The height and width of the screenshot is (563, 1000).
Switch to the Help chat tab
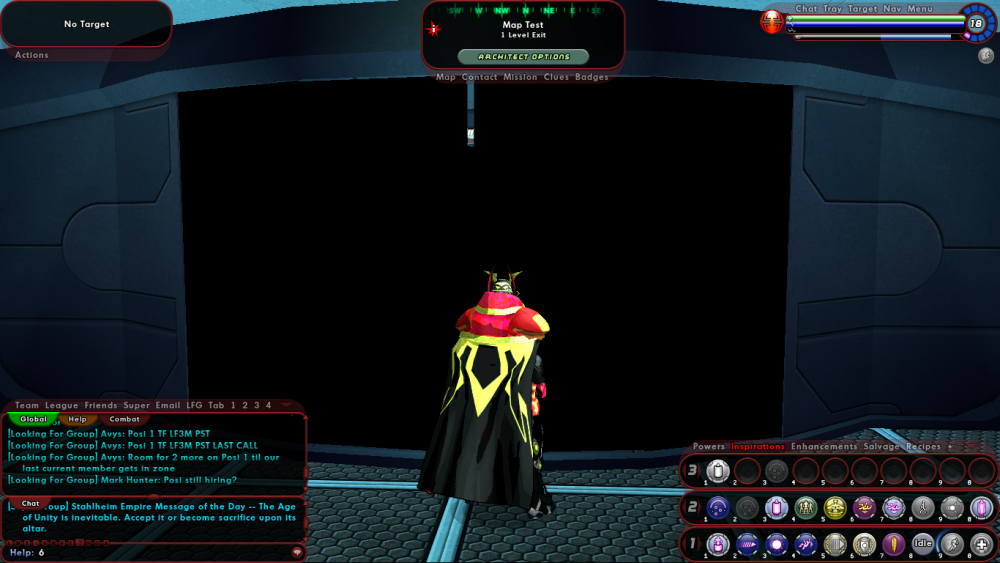[77, 419]
